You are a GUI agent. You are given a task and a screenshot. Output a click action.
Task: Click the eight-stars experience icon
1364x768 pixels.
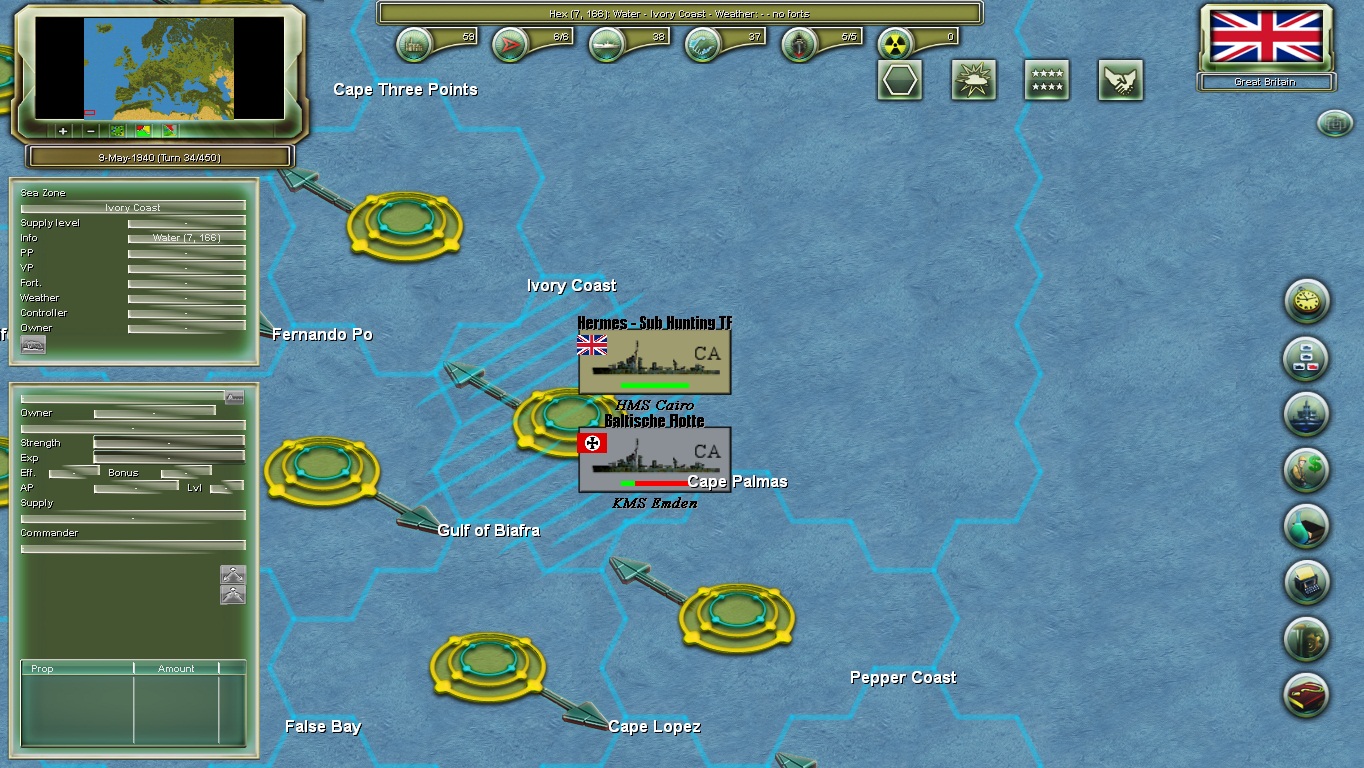tap(1046, 79)
